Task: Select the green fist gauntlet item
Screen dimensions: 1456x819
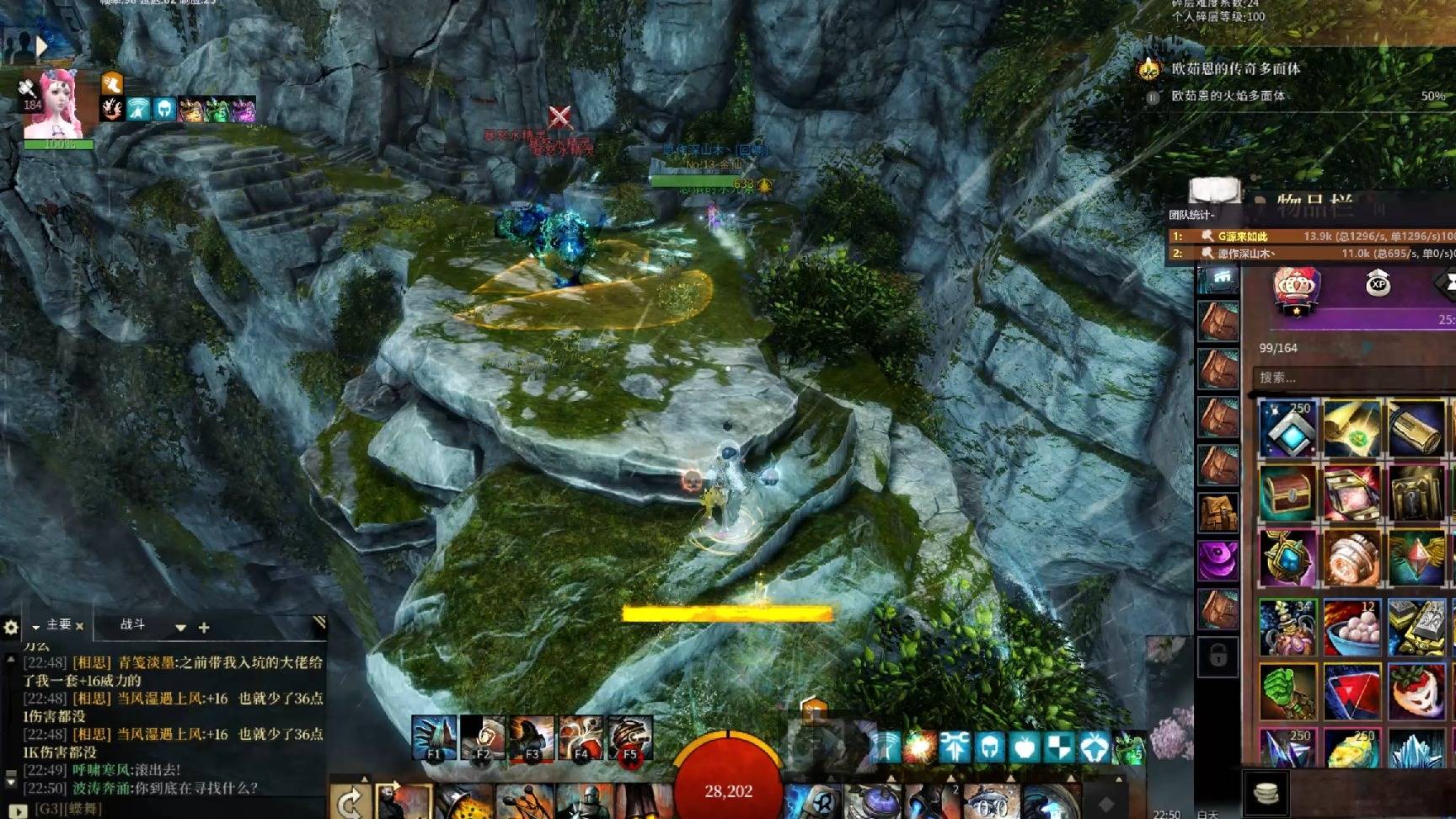Action: [1287, 691]
